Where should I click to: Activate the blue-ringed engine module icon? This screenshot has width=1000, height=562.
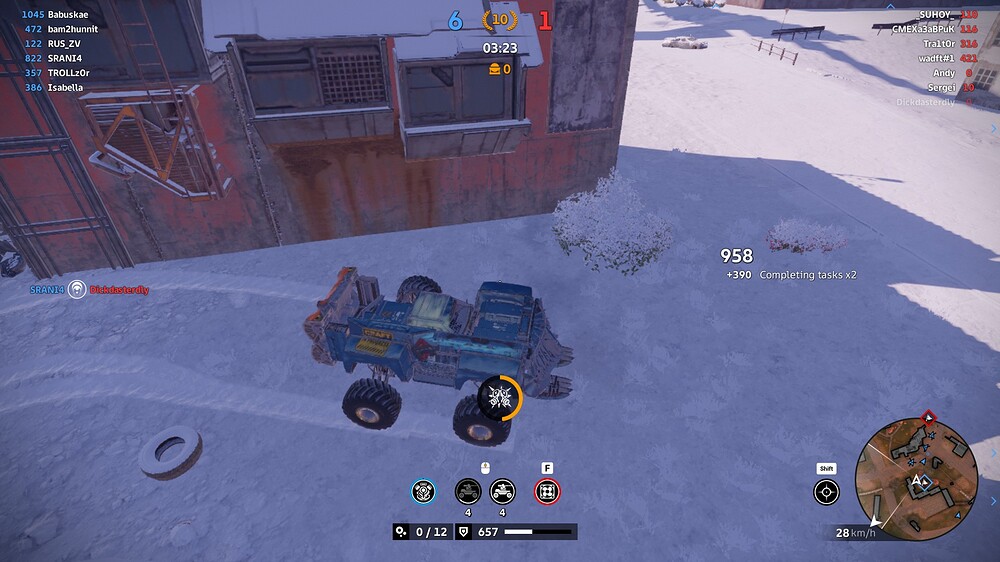(424, 491)
